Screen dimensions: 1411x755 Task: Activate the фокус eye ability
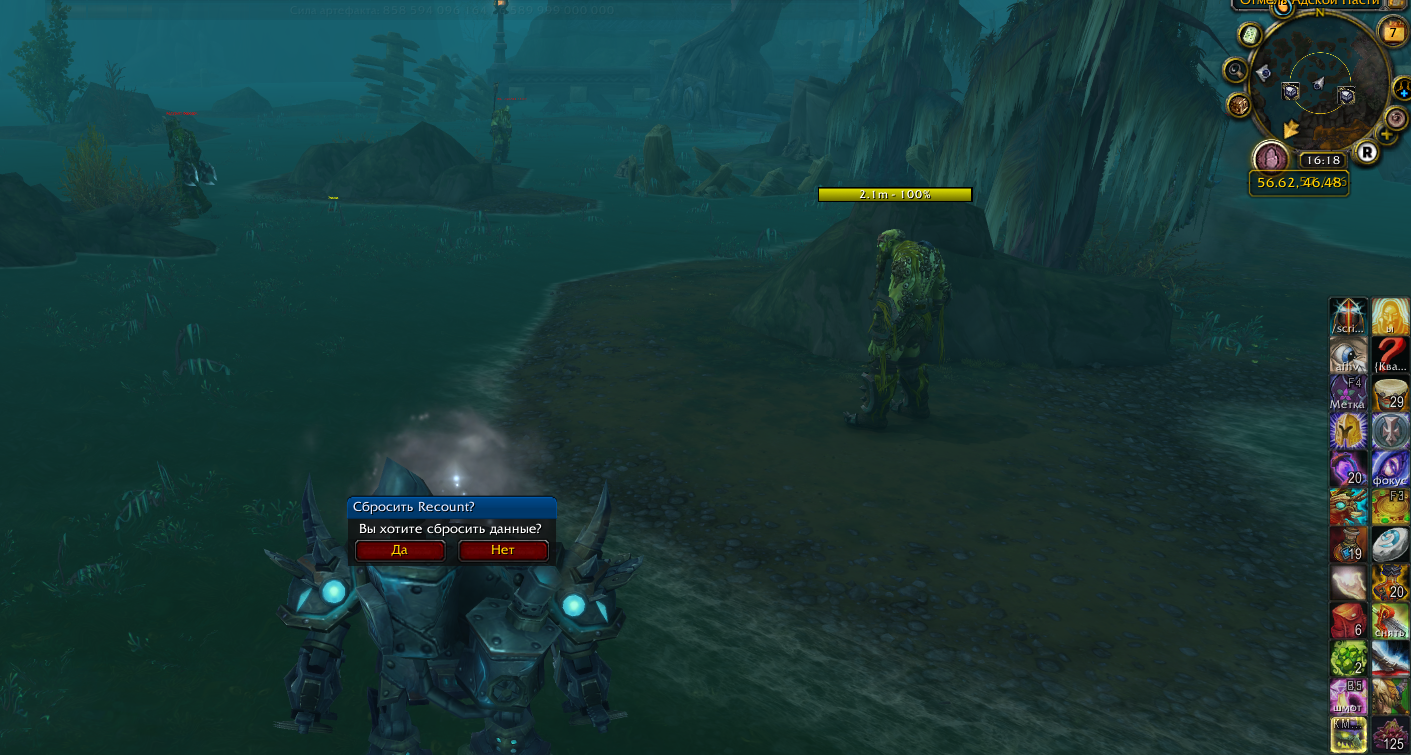coord(1390,469)
